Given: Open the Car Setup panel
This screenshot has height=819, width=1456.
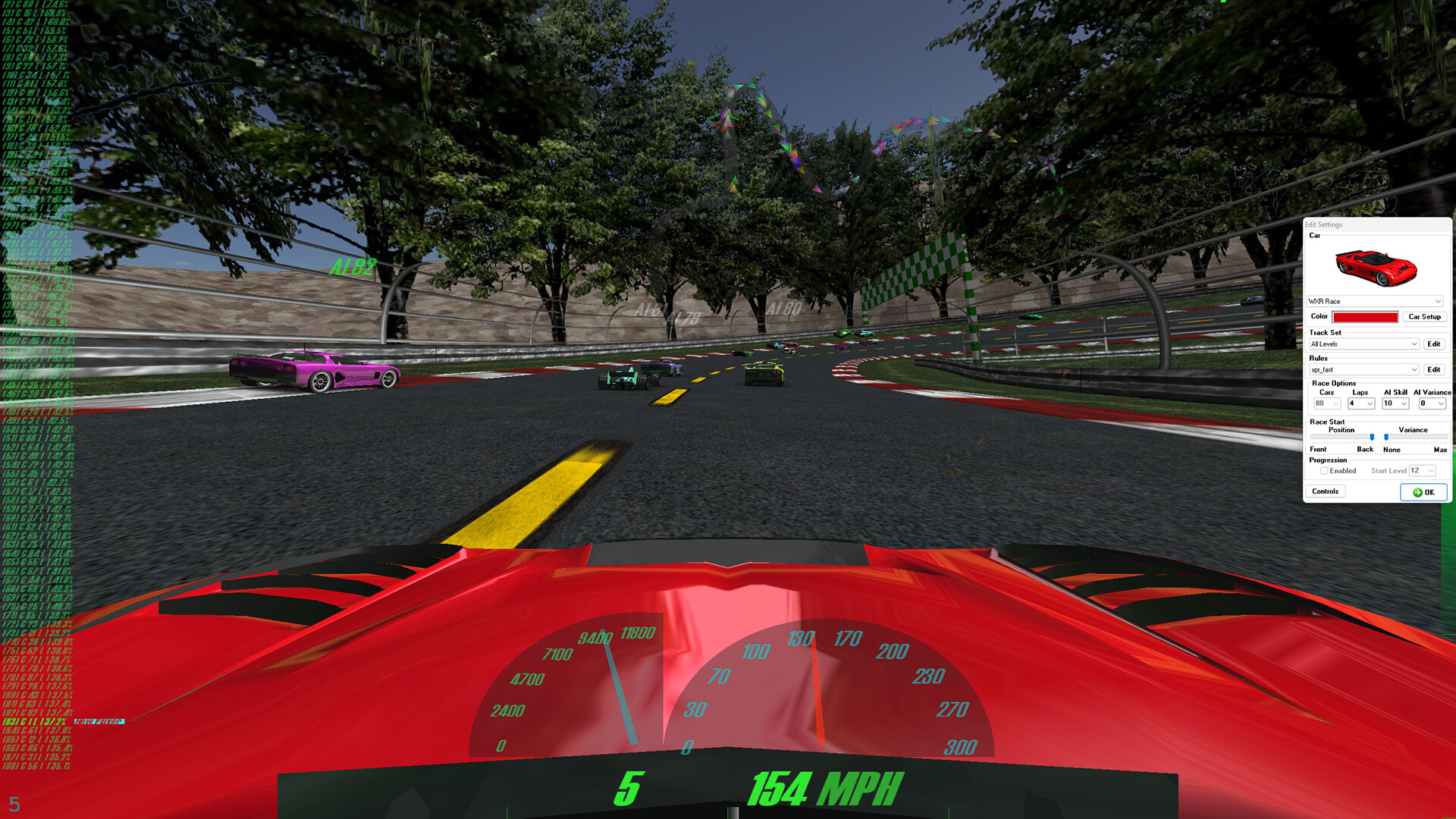Looking at the screenshot, I should (1424, 316).
